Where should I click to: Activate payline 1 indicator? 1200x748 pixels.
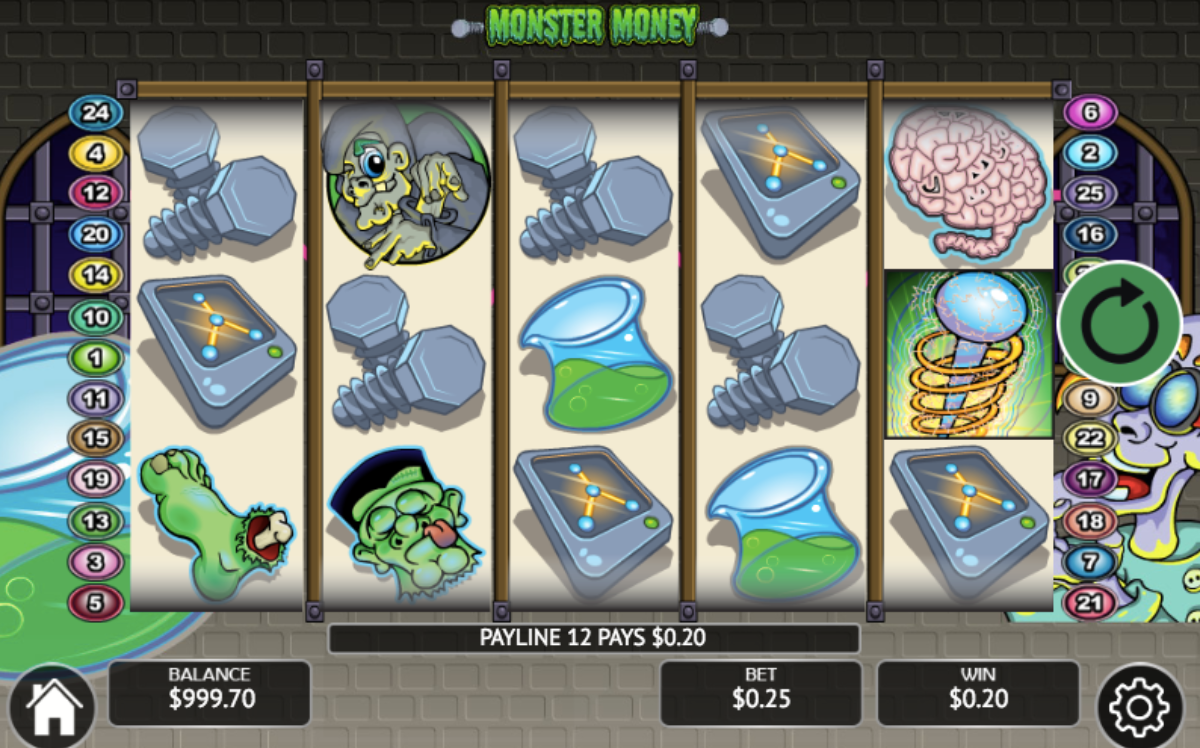[x=95, y=357]
